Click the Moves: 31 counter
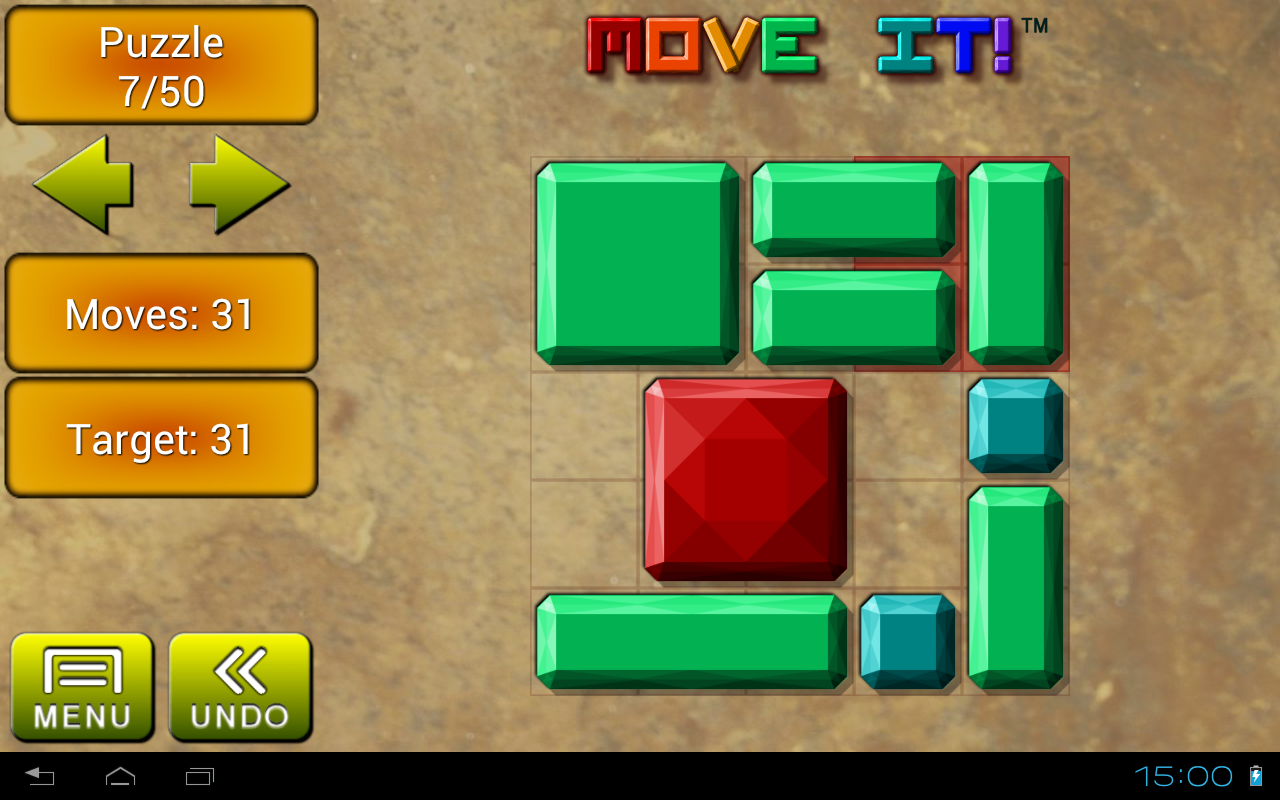The height and width of the screenshot is (800, 1280). tap(161, 313)
